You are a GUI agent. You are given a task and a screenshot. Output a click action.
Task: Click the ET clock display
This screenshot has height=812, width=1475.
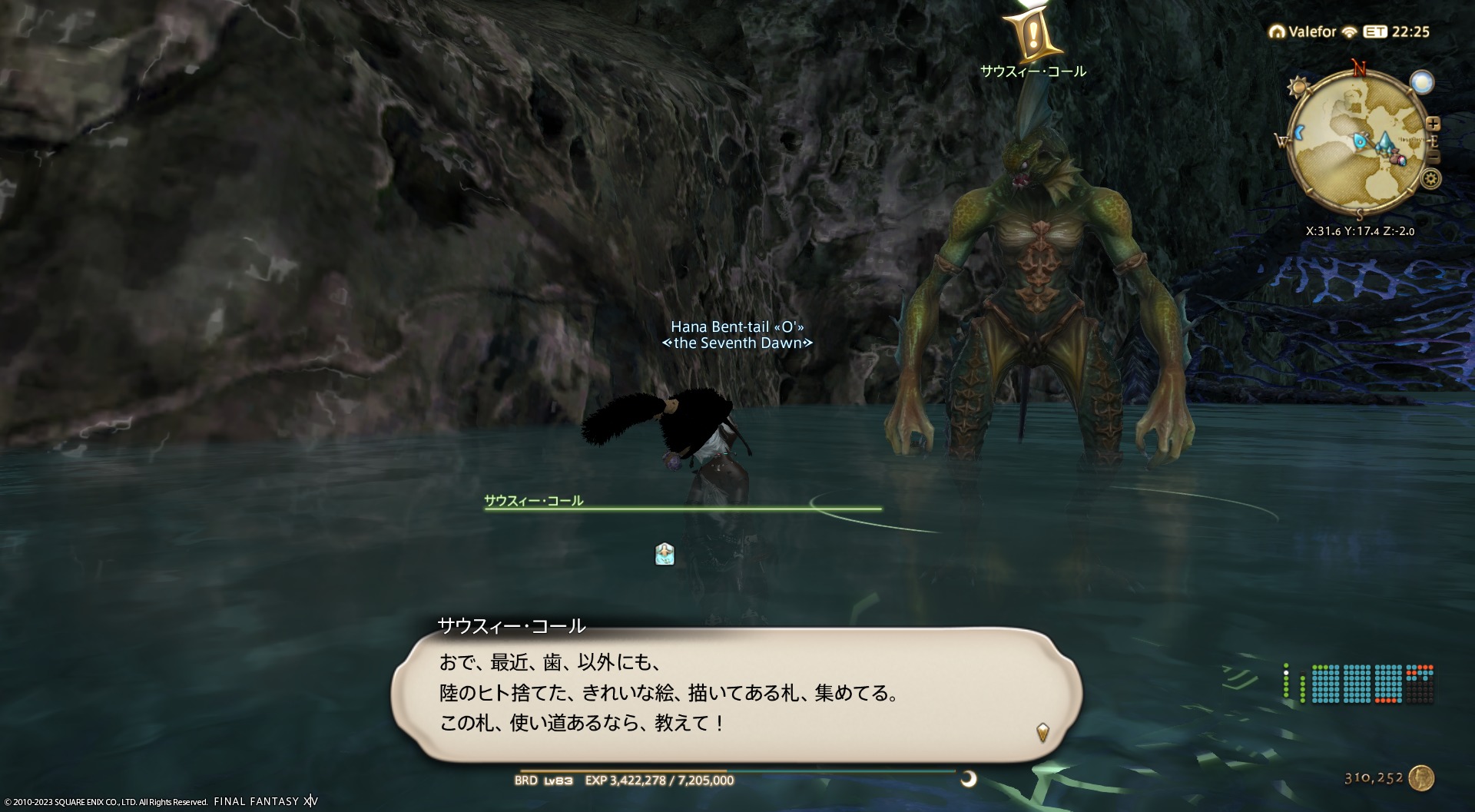tap(1397, 31)
